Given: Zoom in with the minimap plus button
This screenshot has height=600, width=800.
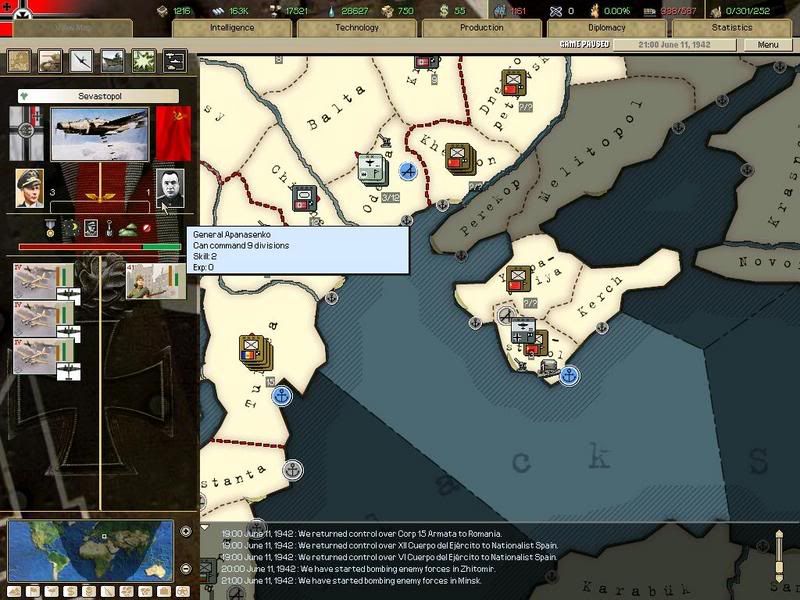Looking at the screenshot, I should (186, 531).
